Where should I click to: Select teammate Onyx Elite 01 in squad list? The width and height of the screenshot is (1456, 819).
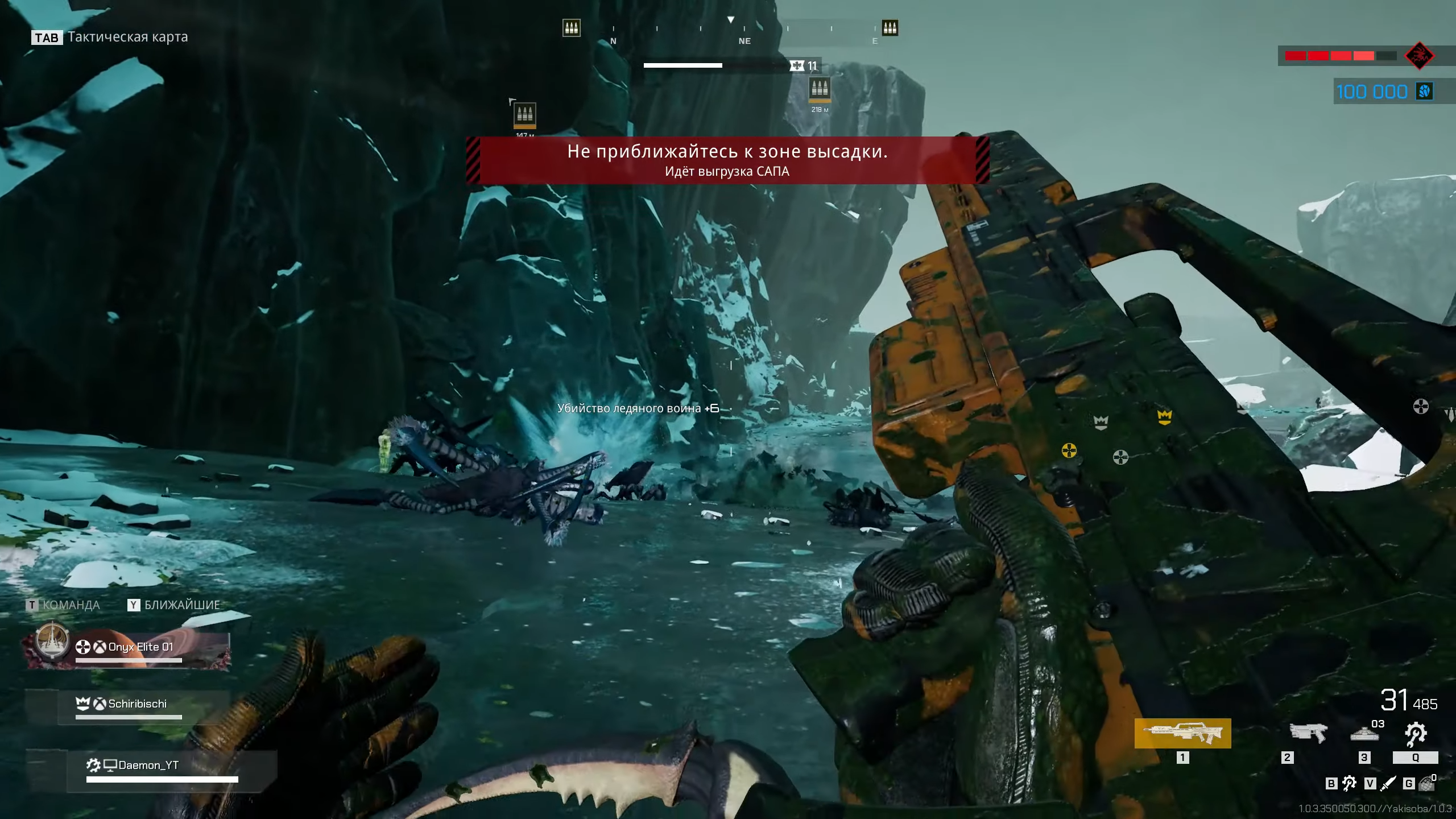click(140, 647)
